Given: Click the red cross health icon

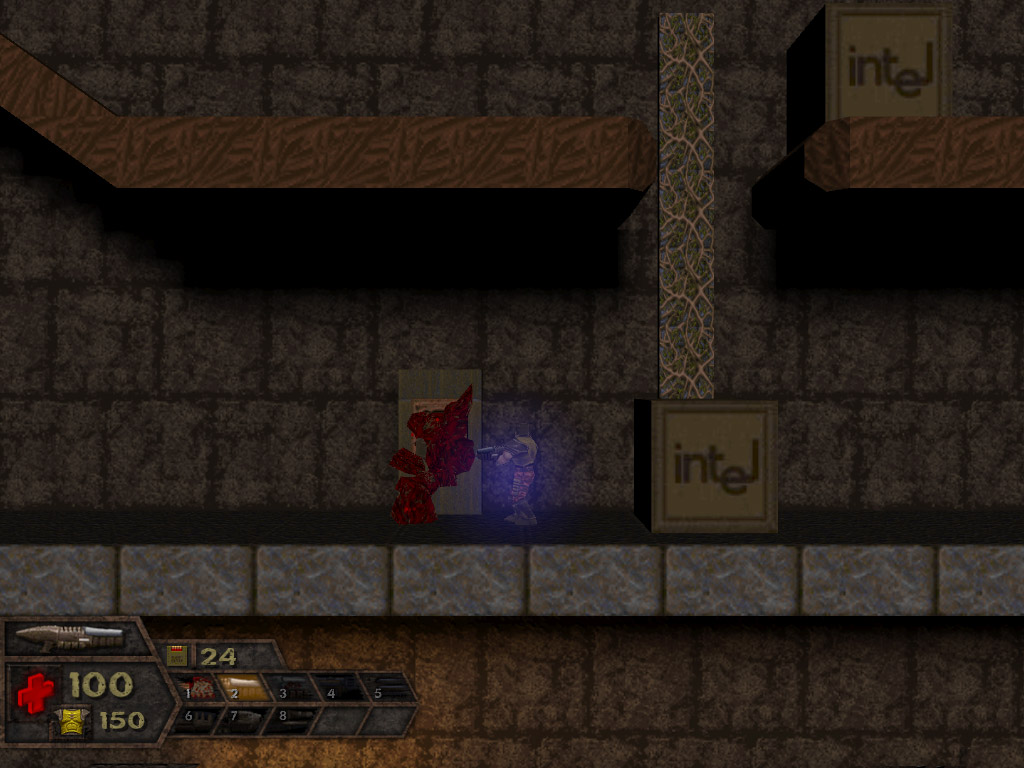Looking at the screenshot, I should tap(35, 691).
